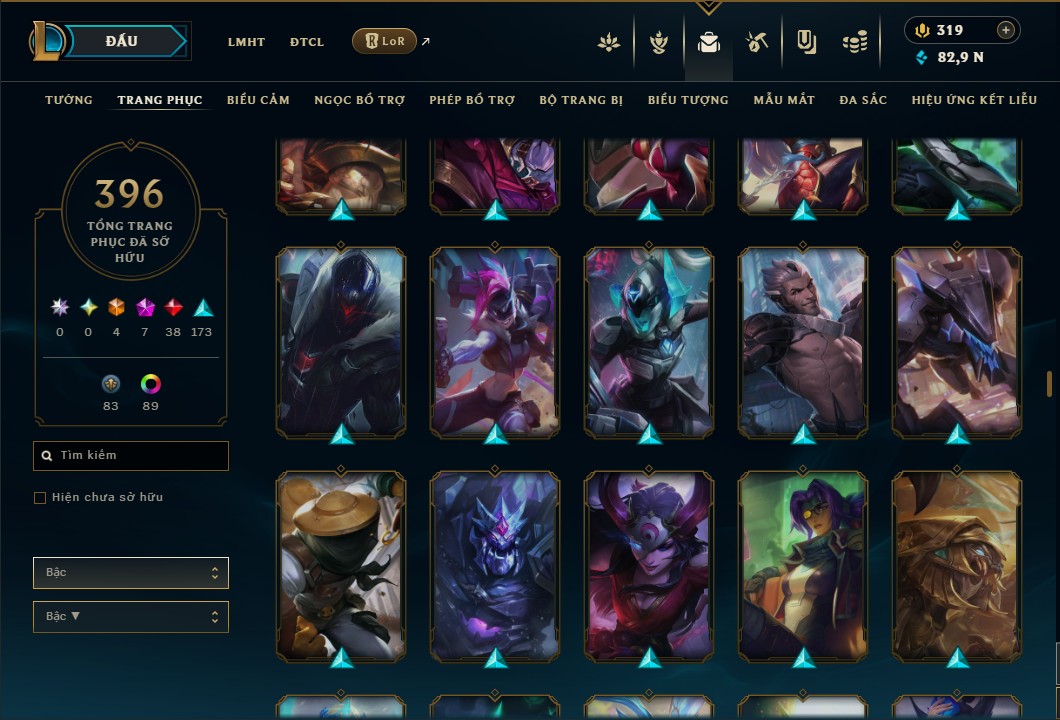Switch to the MẪU MẮT tab
The image size is (1060, 720).
784,100
